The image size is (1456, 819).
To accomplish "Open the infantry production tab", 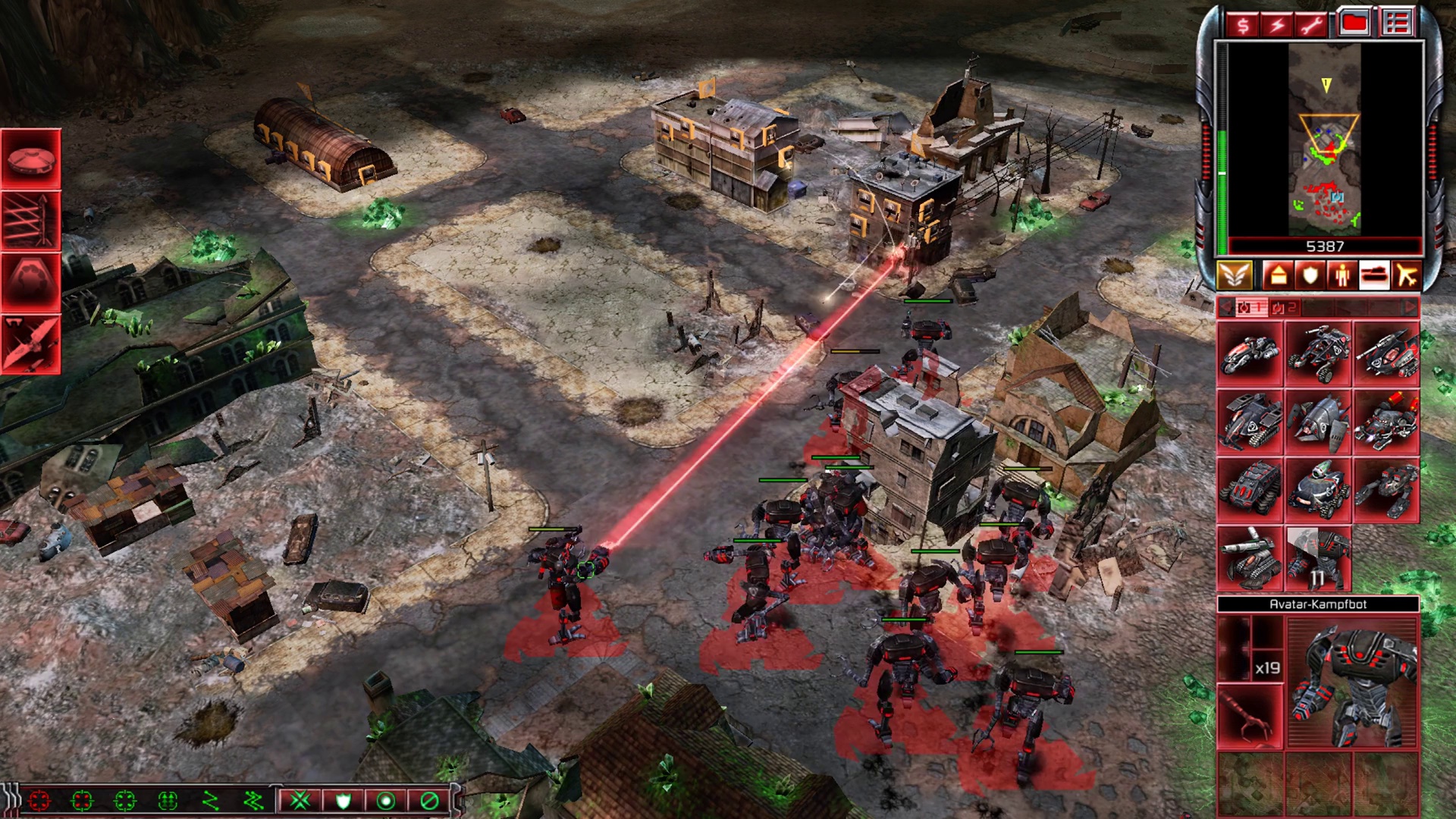I will click(x=1342, y=275).
